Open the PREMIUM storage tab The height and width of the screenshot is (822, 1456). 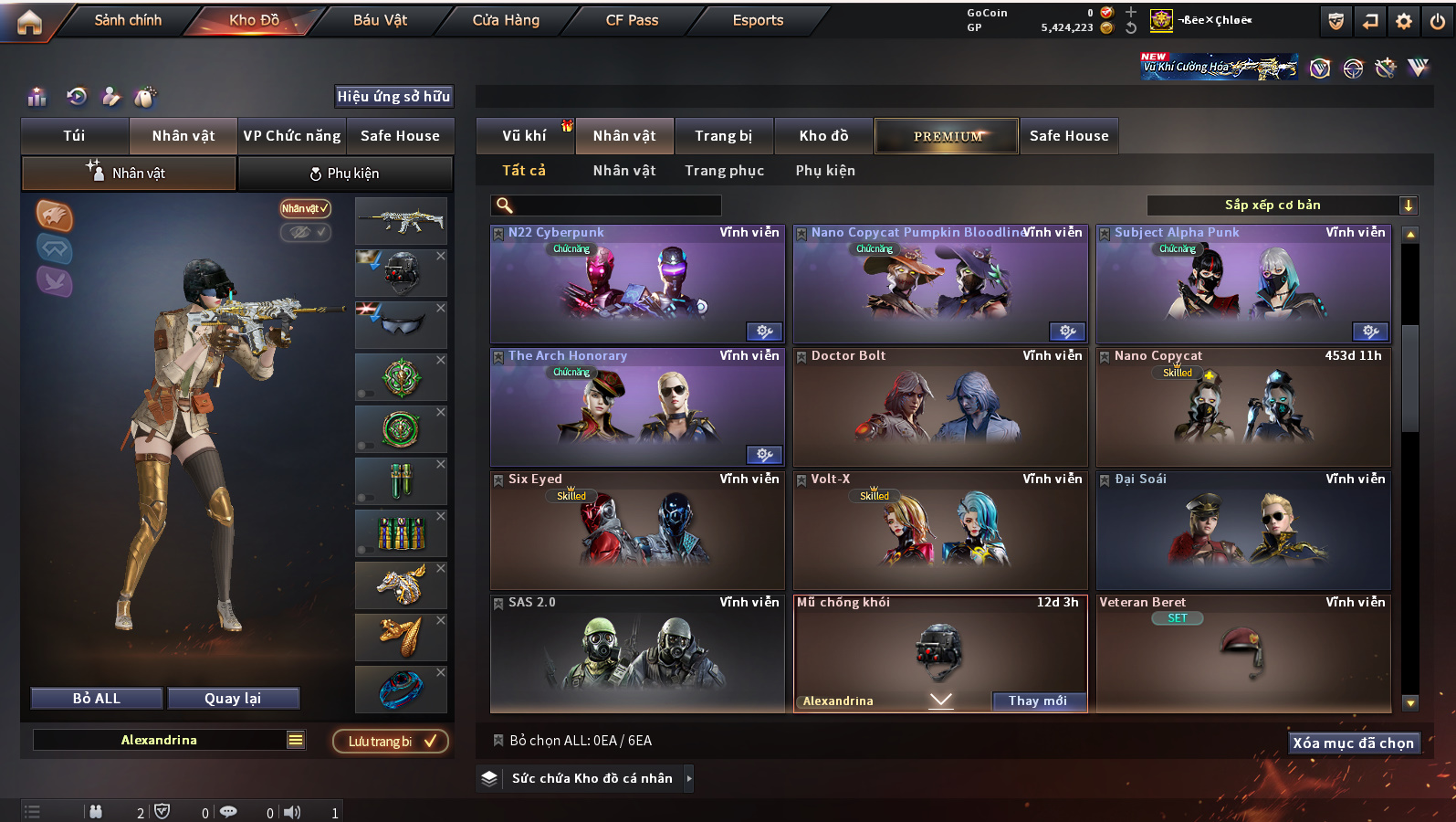(947, 136)
